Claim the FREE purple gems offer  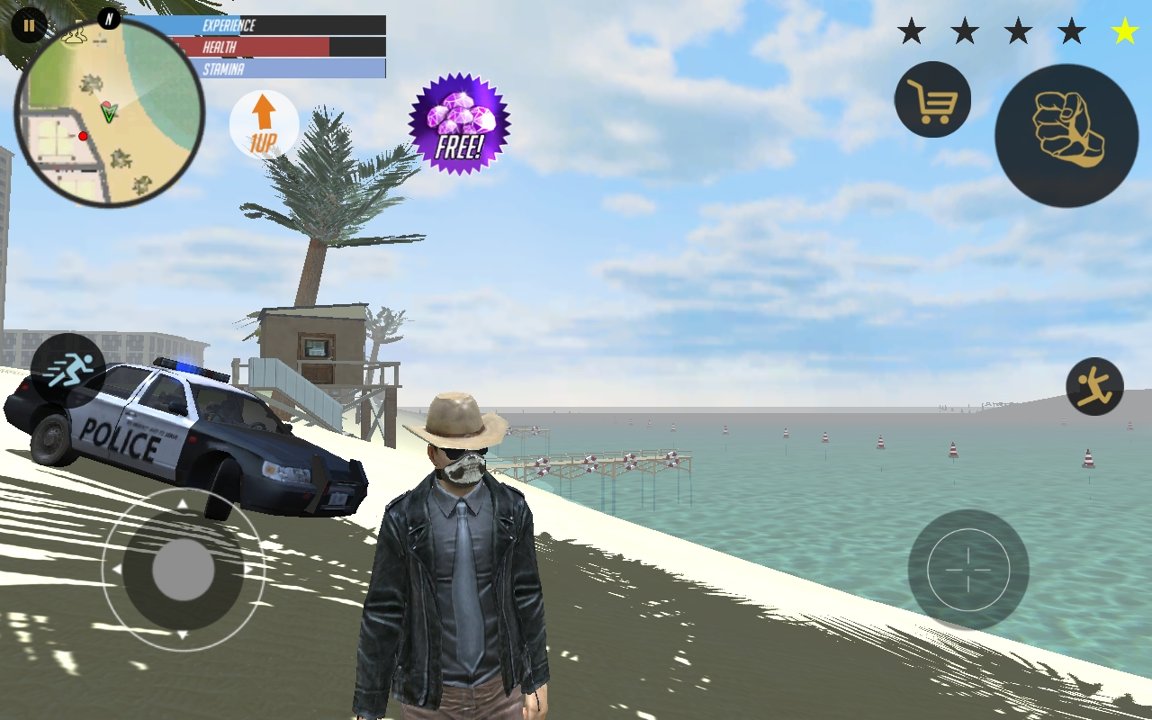[459, 124]
